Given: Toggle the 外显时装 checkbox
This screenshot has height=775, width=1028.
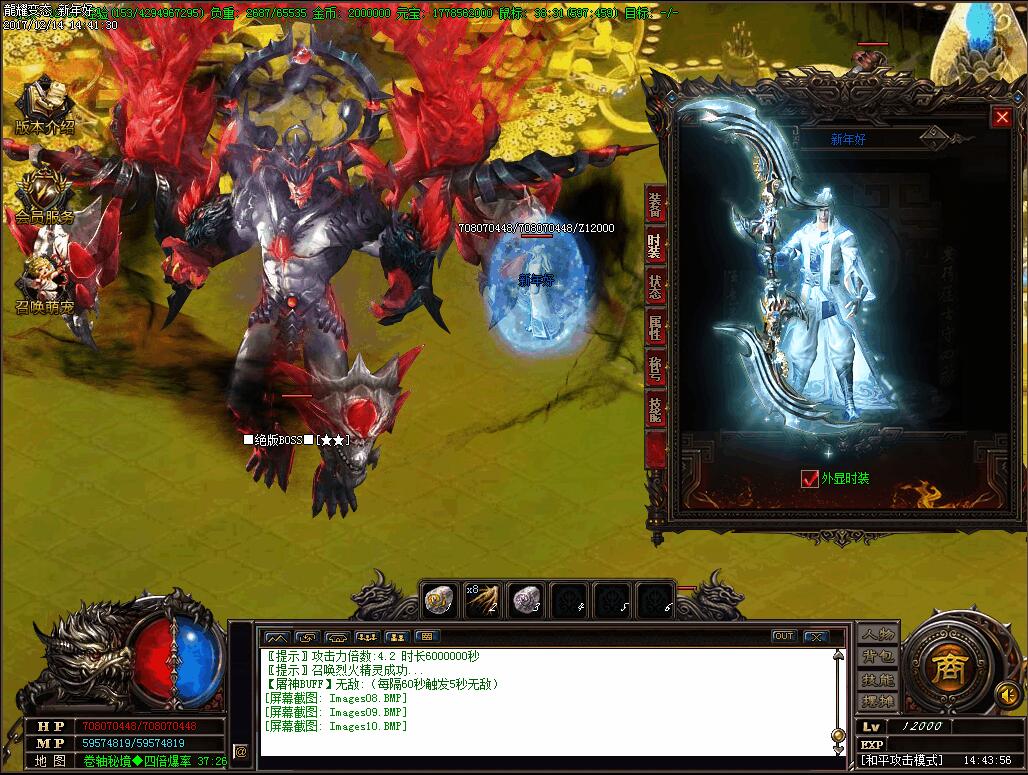Looking at the screenshot, I should pos(810,479).
